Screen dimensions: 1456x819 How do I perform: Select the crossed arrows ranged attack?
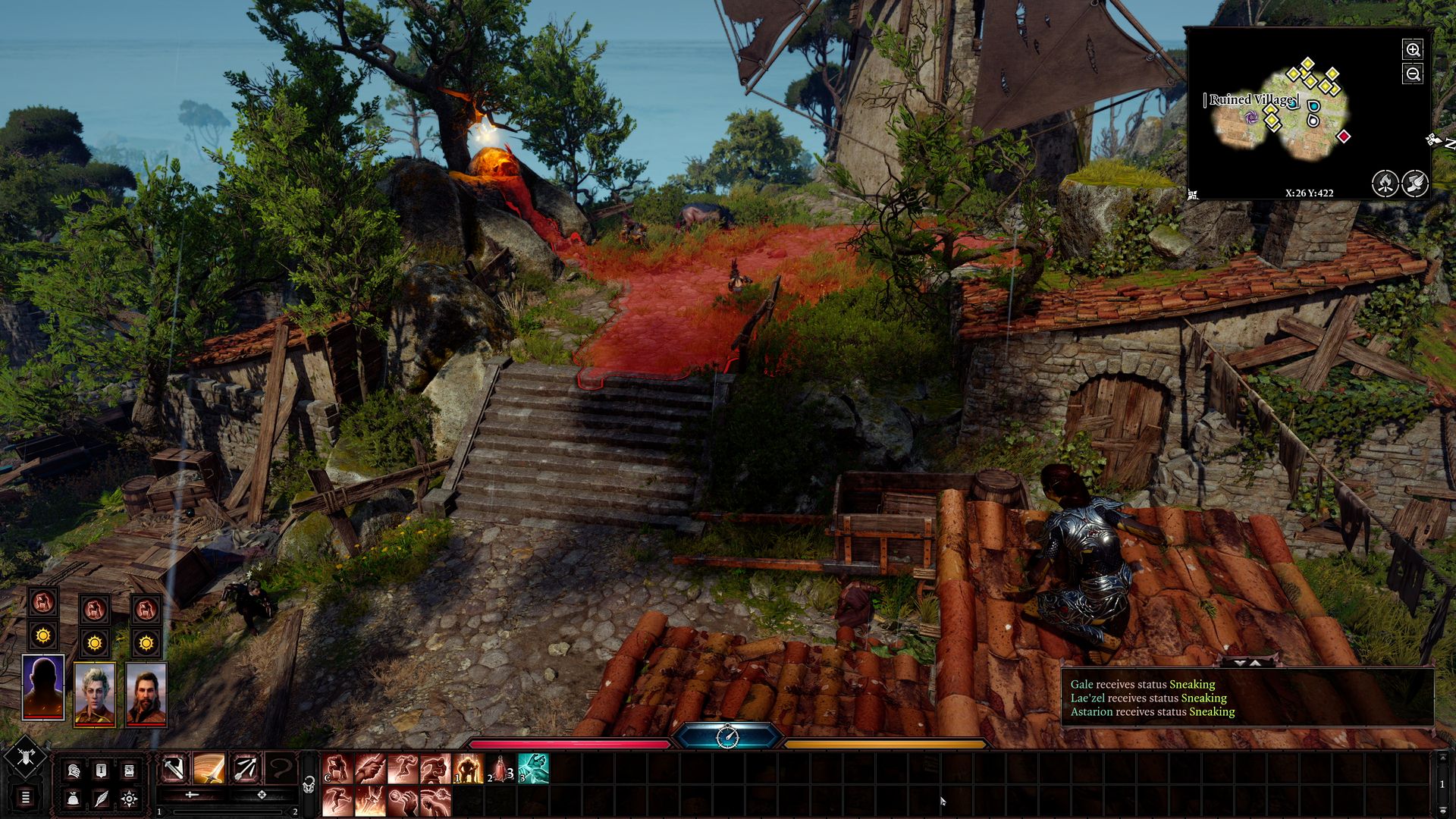245,769
